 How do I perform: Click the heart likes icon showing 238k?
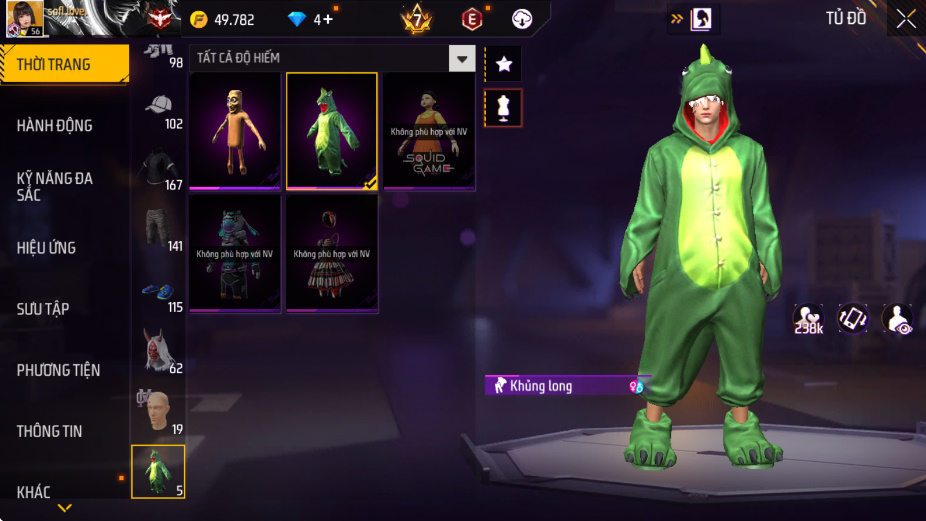point(809,319)
